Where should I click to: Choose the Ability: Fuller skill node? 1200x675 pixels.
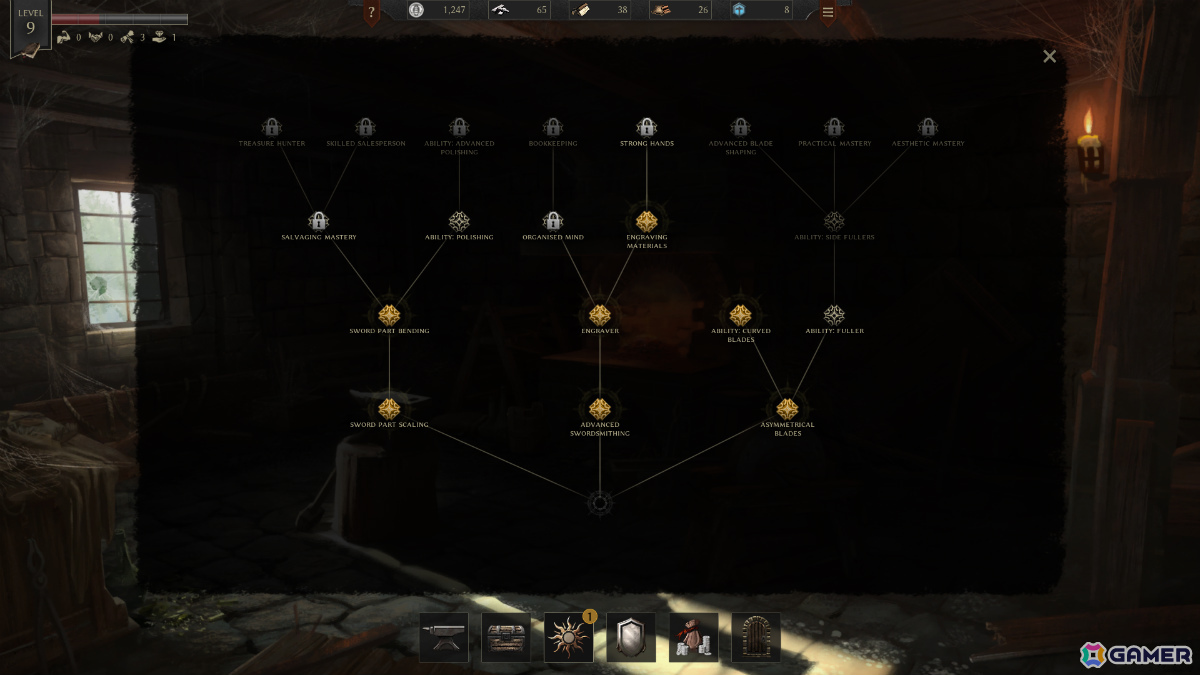coord(834,315)
